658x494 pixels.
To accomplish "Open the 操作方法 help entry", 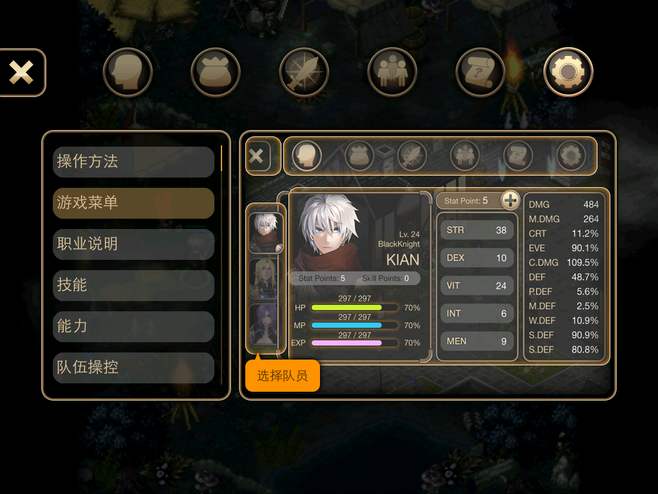I will 133,161.
